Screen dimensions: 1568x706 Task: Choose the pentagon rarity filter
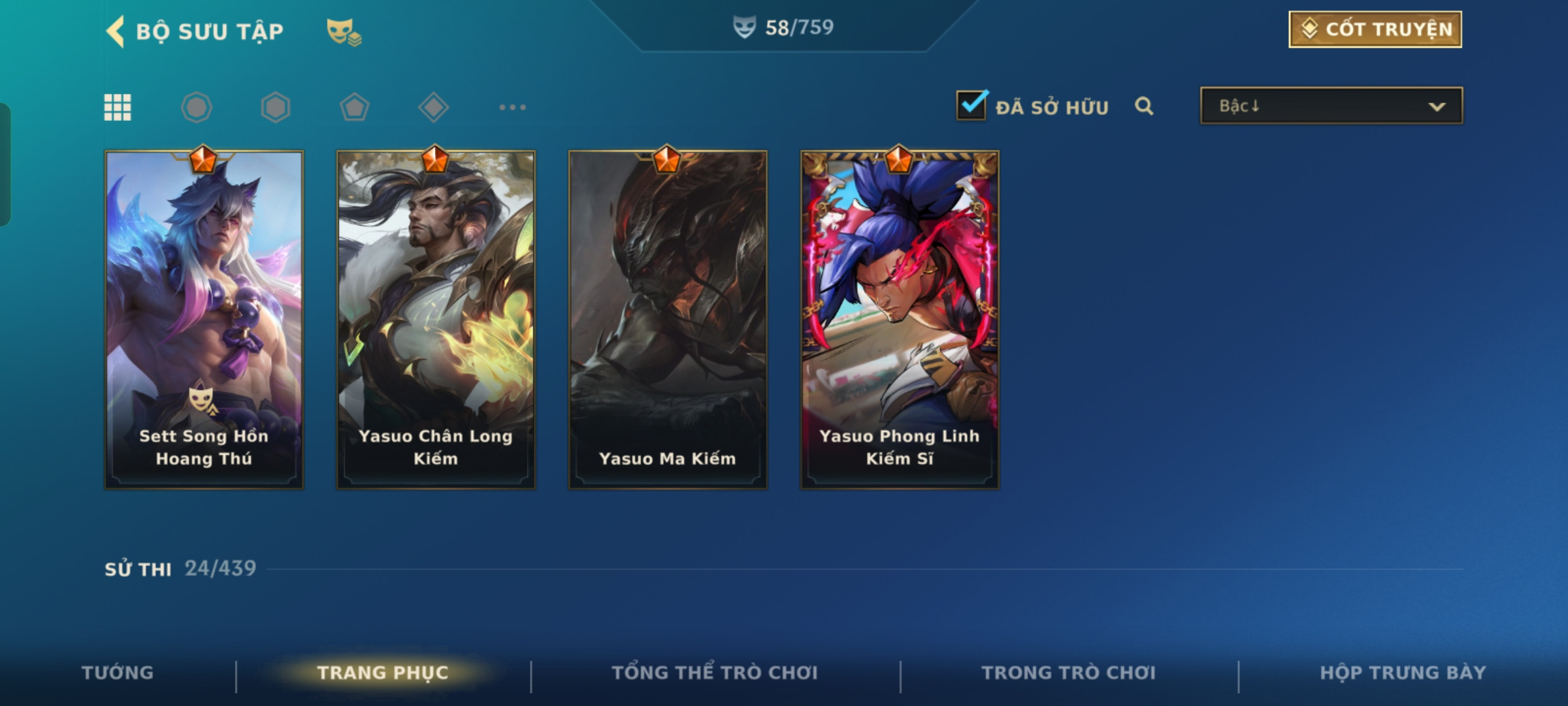click(355, 107)
